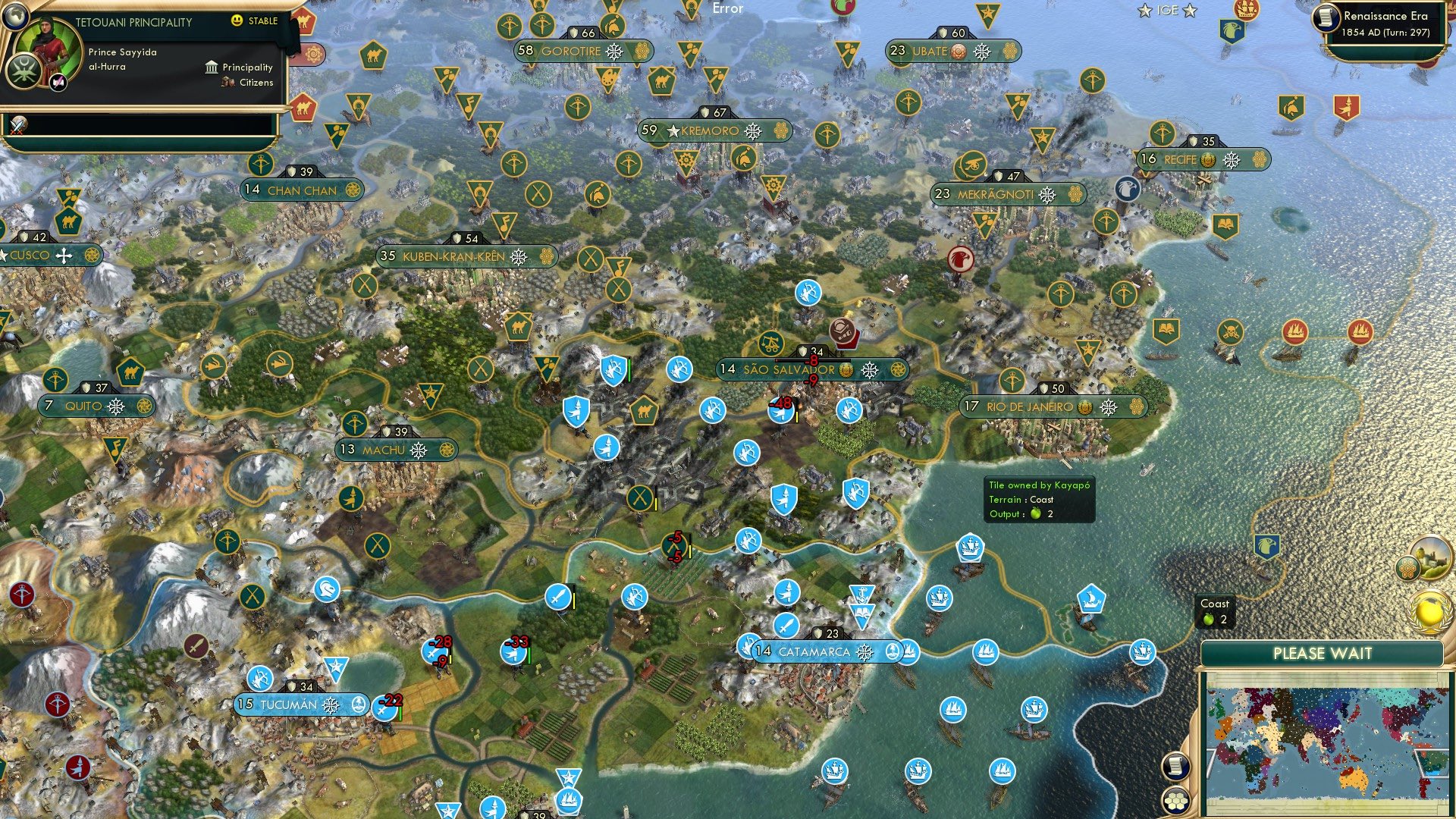Click Australia on the minimap world view
1456x819 pixels.
pos(1355,780)
